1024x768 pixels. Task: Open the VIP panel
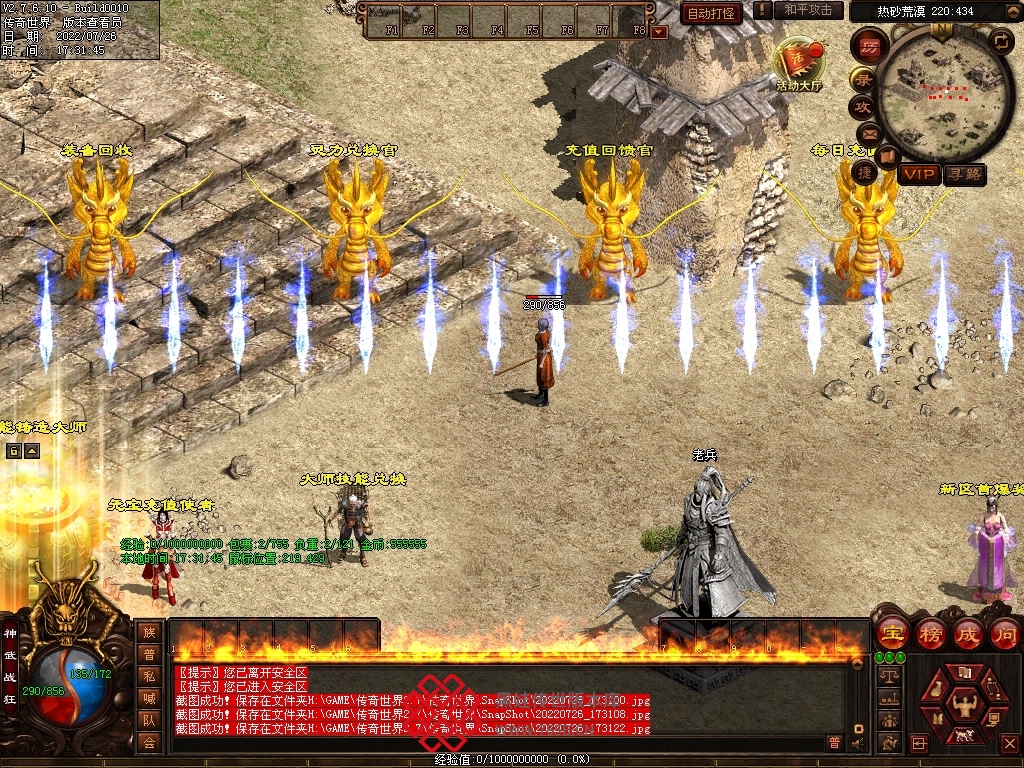tap(918, 175)
